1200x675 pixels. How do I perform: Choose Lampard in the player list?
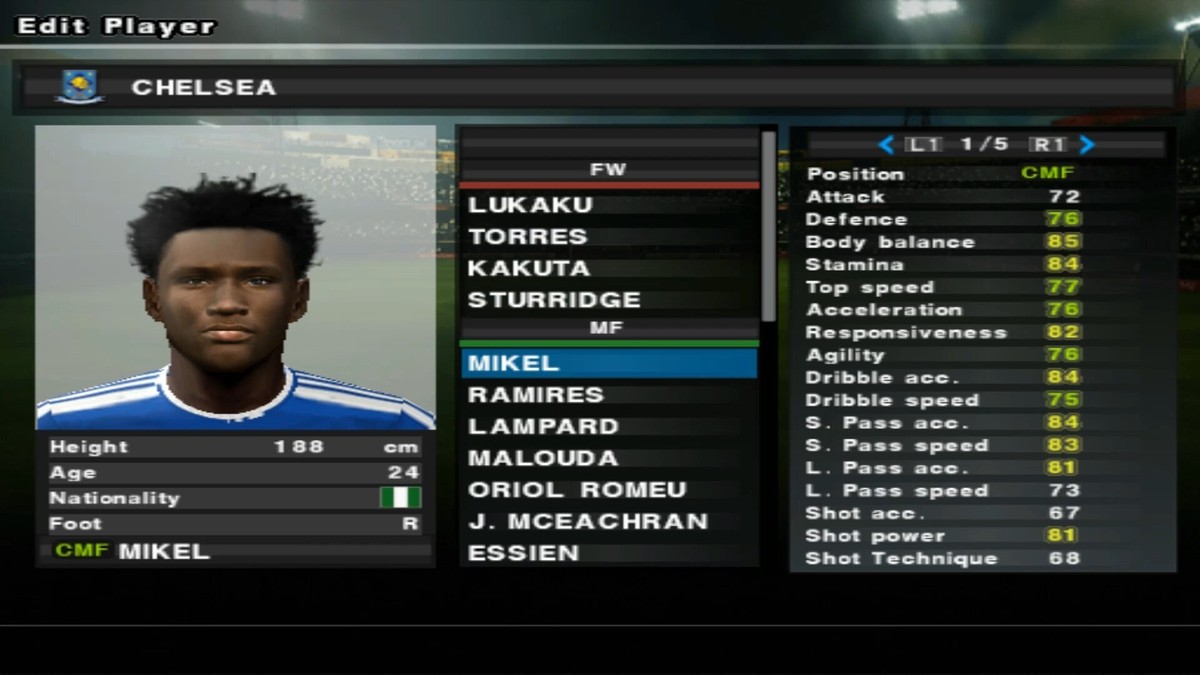coord(543,427)
